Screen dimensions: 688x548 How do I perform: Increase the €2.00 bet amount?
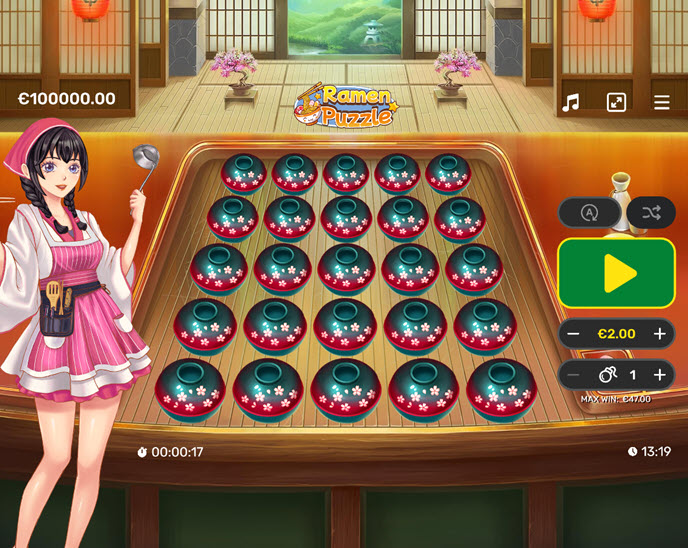[660, 333]
